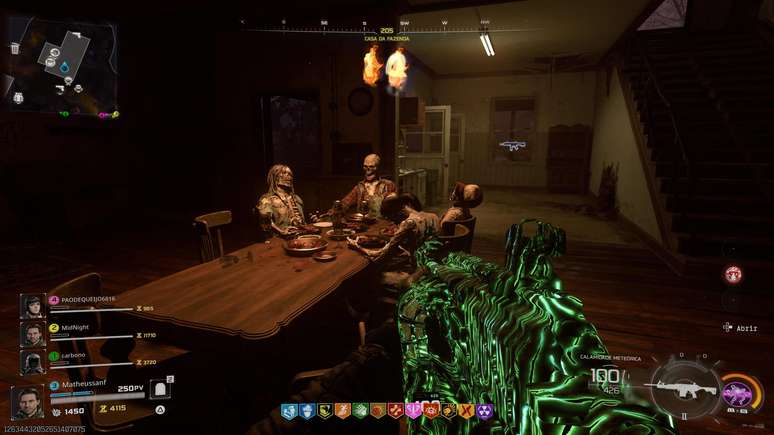Click the first blue perk icon
The image size is (774, 435).
289,411
